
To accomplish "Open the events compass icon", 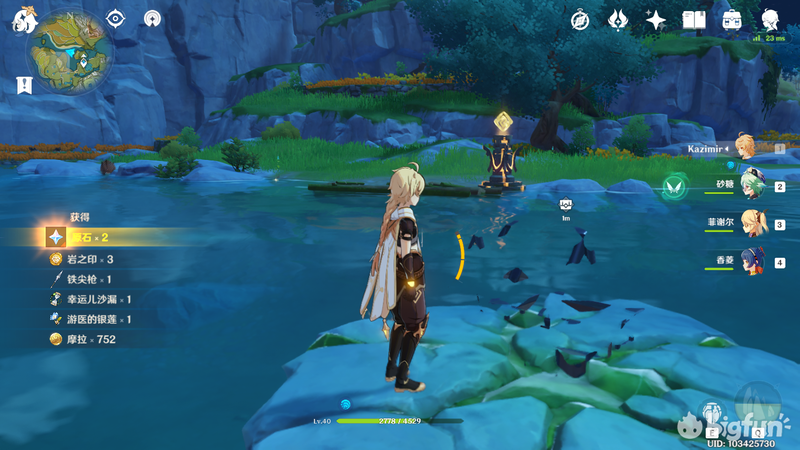I will tap(580, 20).
